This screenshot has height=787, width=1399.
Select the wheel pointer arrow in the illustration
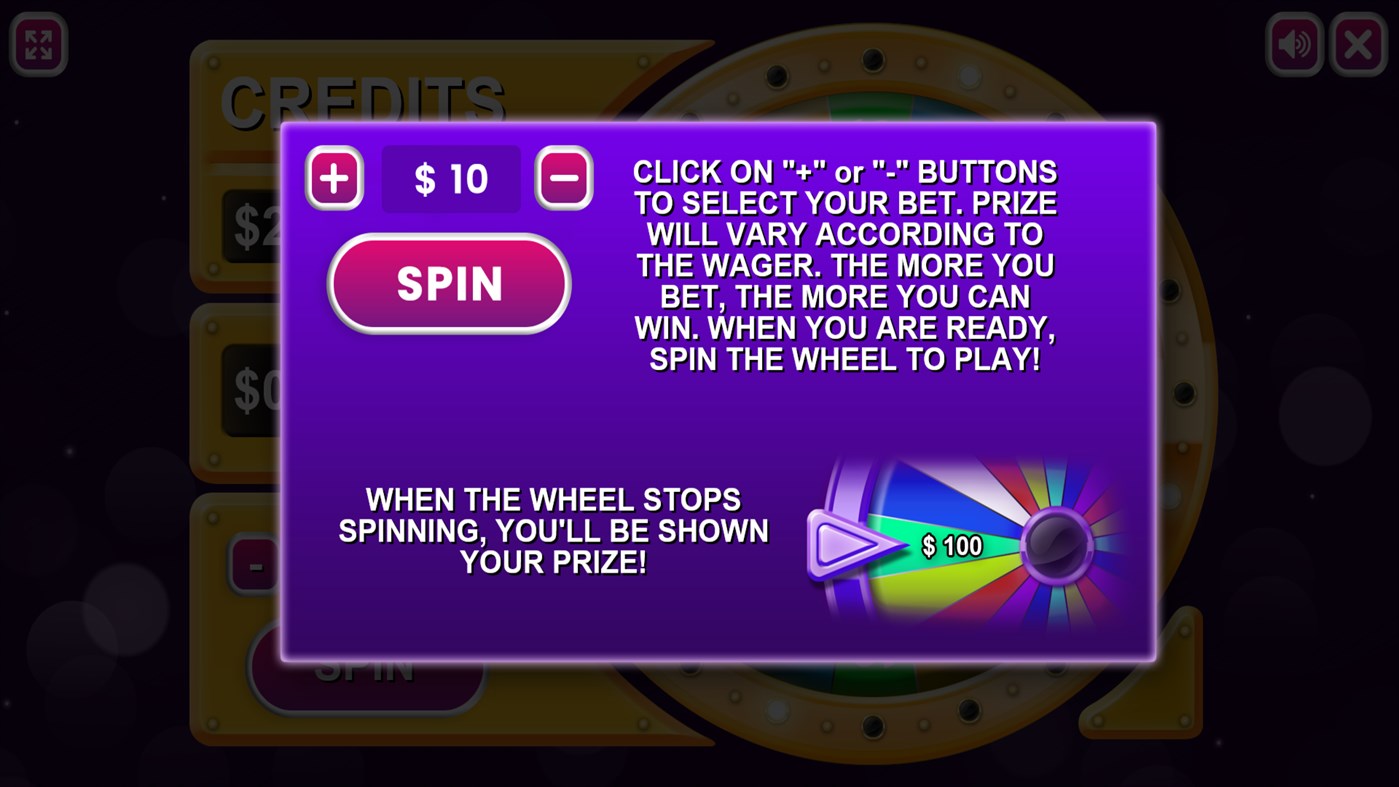850,545
